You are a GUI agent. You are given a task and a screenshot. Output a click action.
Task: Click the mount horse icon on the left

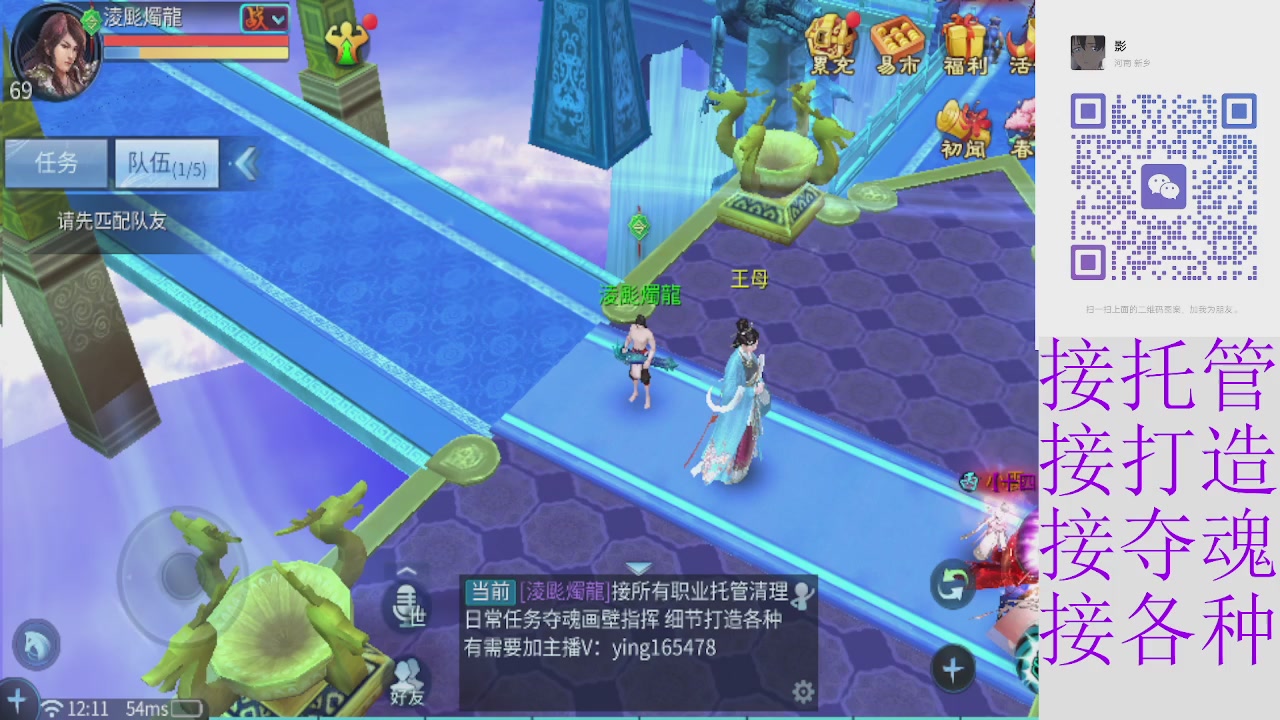35,645
